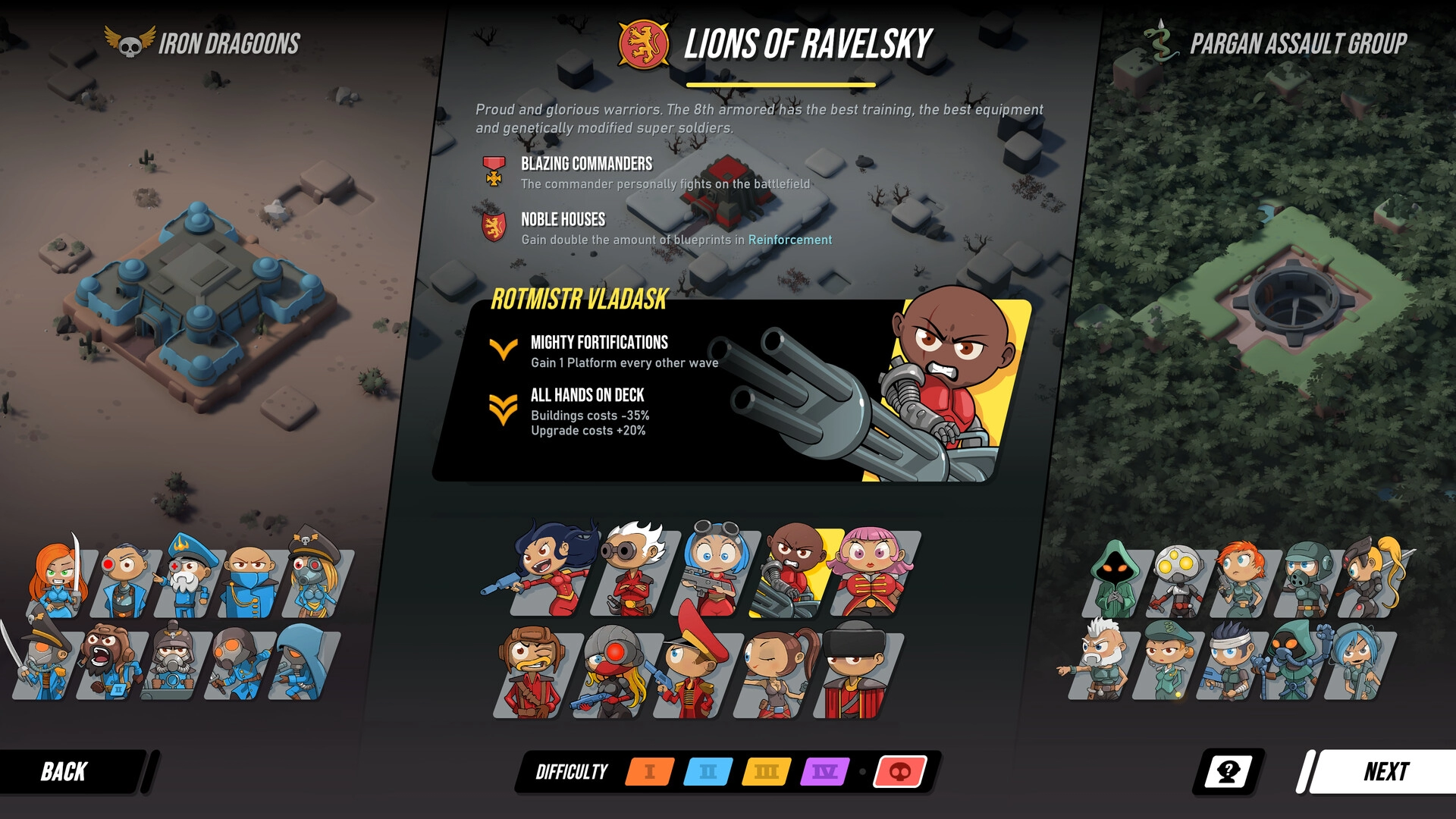Select difficulty level III
1456x819 pixels.
coord(766,772)
